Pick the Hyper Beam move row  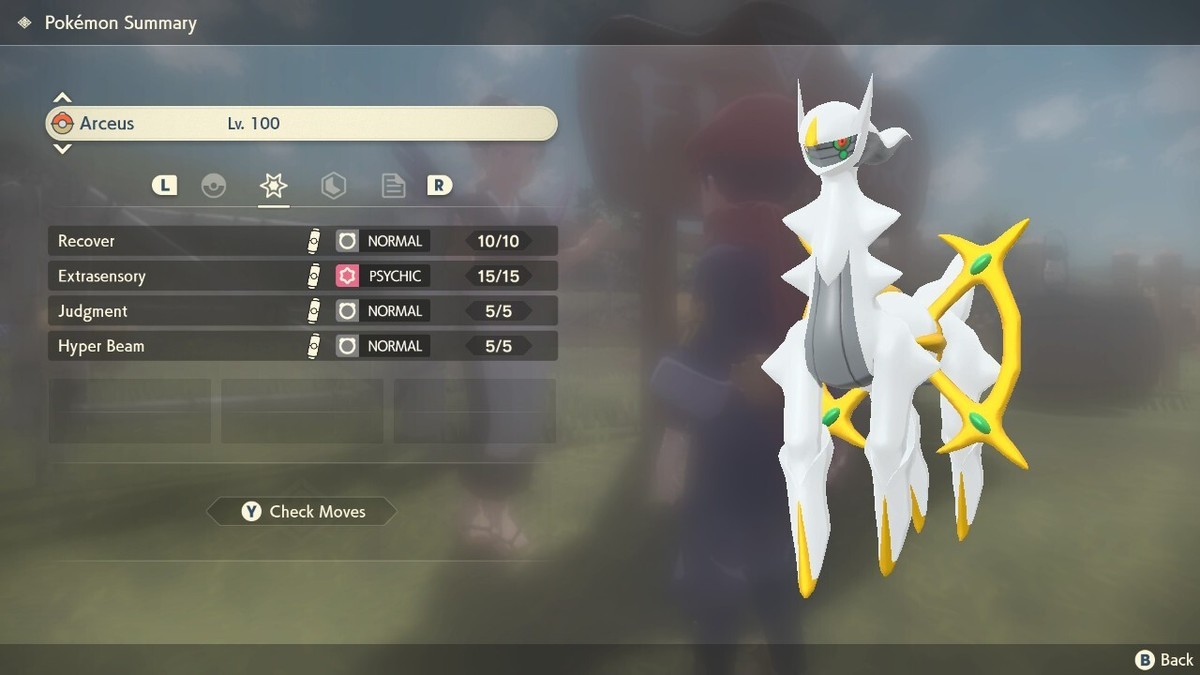tap(302, 346)
